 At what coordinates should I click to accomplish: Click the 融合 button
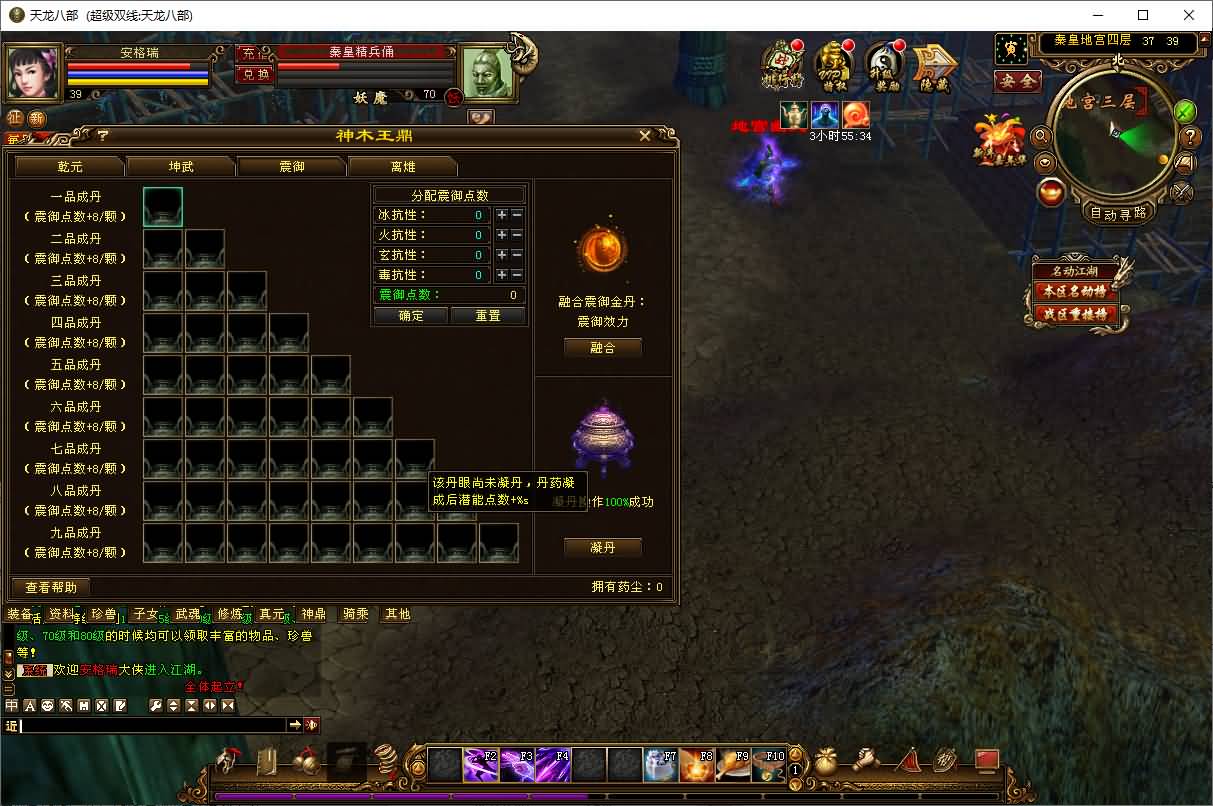[x=603, y=347]
